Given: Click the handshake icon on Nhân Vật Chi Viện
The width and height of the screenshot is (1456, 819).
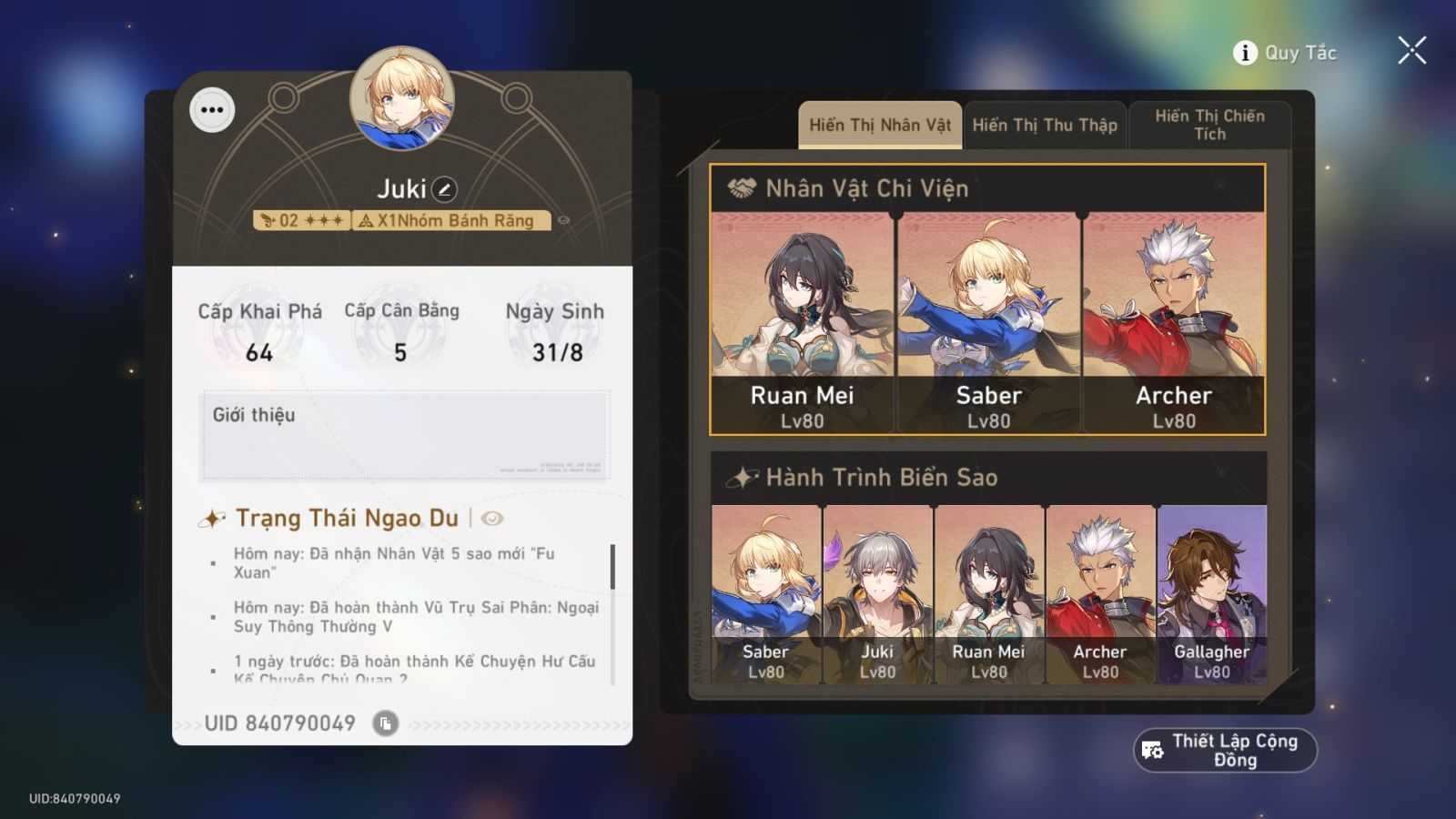Looking at the screenshot, I should [741, 189].
